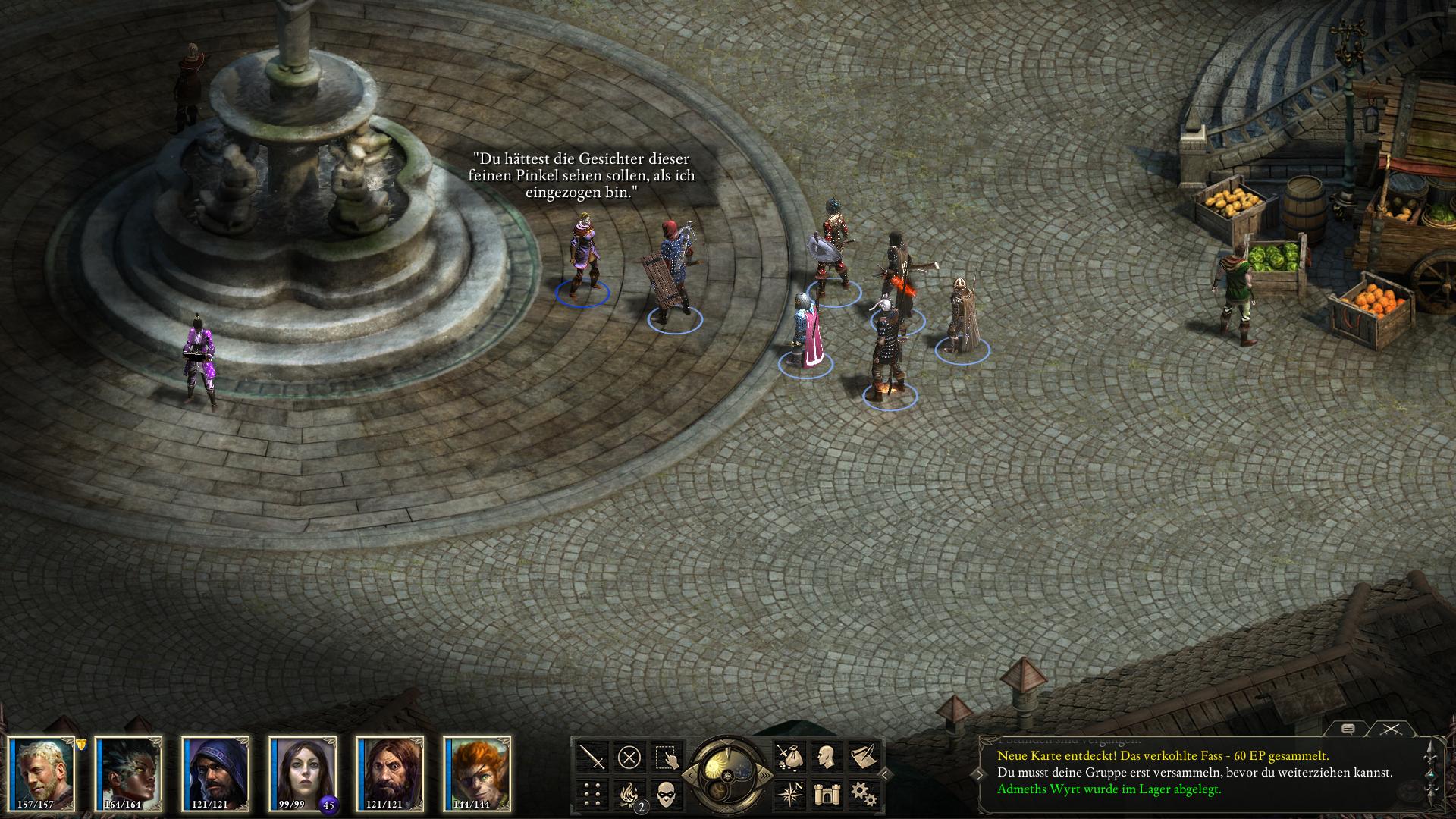1456x819 pixels.
Task: Select the orange-haired eyepatch character's portrait
Action: tap(478, 772)
